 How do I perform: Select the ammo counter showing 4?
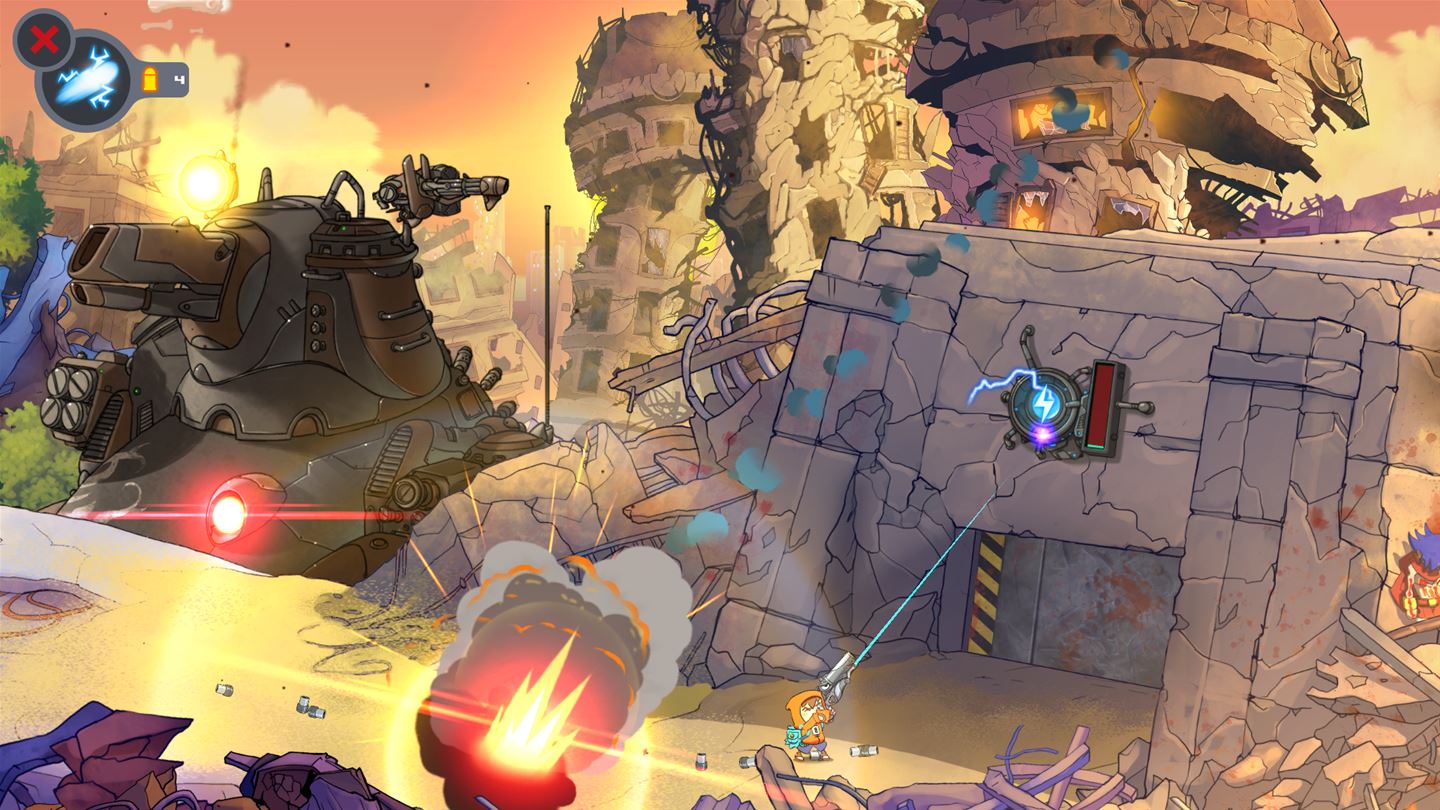[178, 79]
